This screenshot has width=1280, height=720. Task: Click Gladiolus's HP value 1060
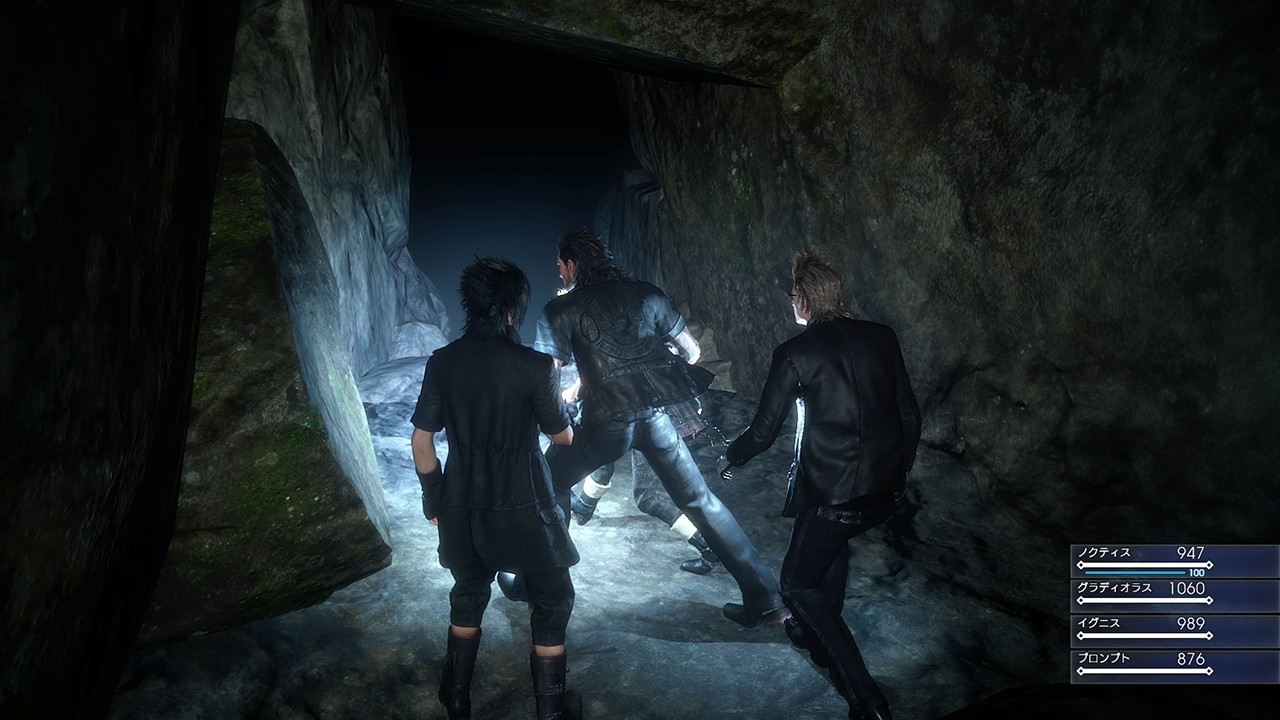click(x=1187, y=588)
